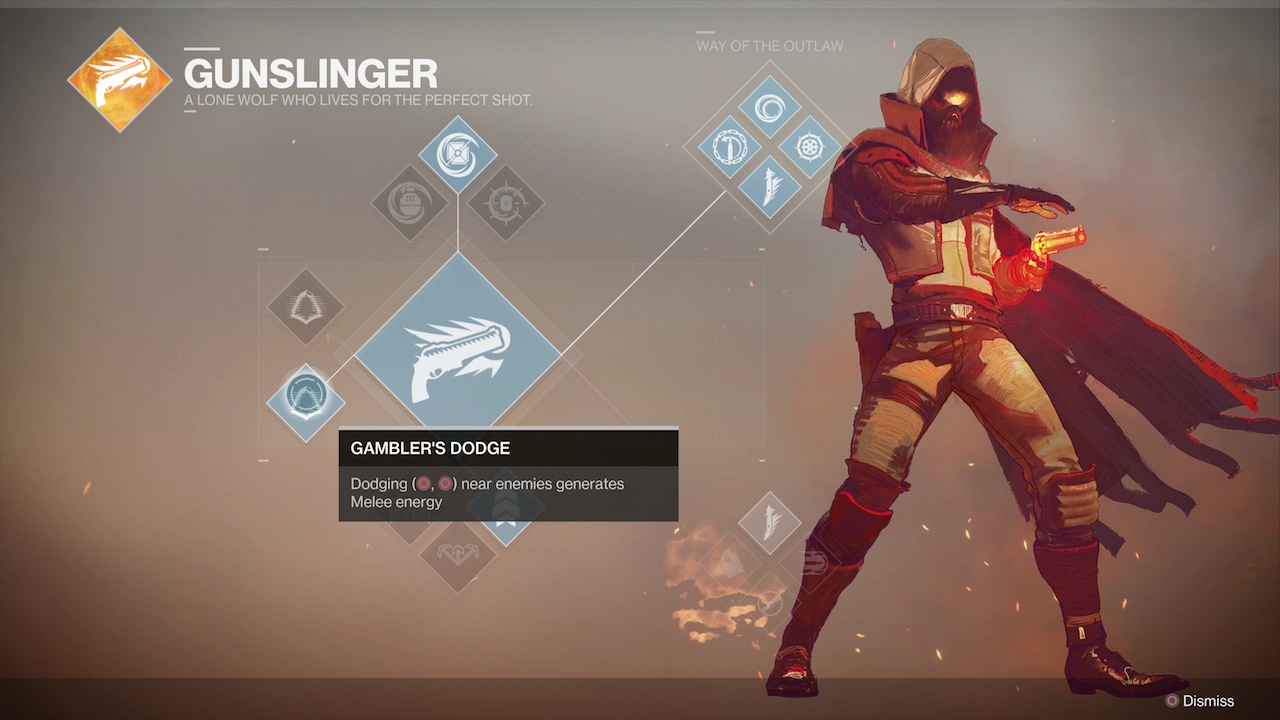Pick the greyed-out crosshair tripmine grenade node
Screen dimensions: 1280x720
pos(505,203)
